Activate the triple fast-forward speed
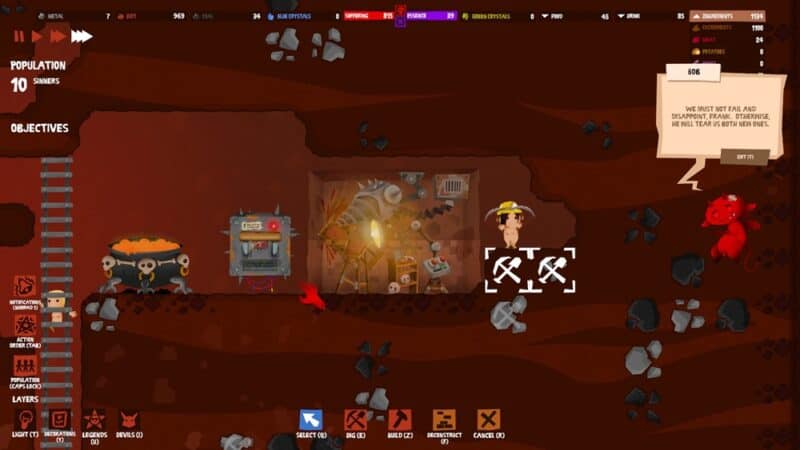Viewport: 800px width, 450px height. point(81,36)
